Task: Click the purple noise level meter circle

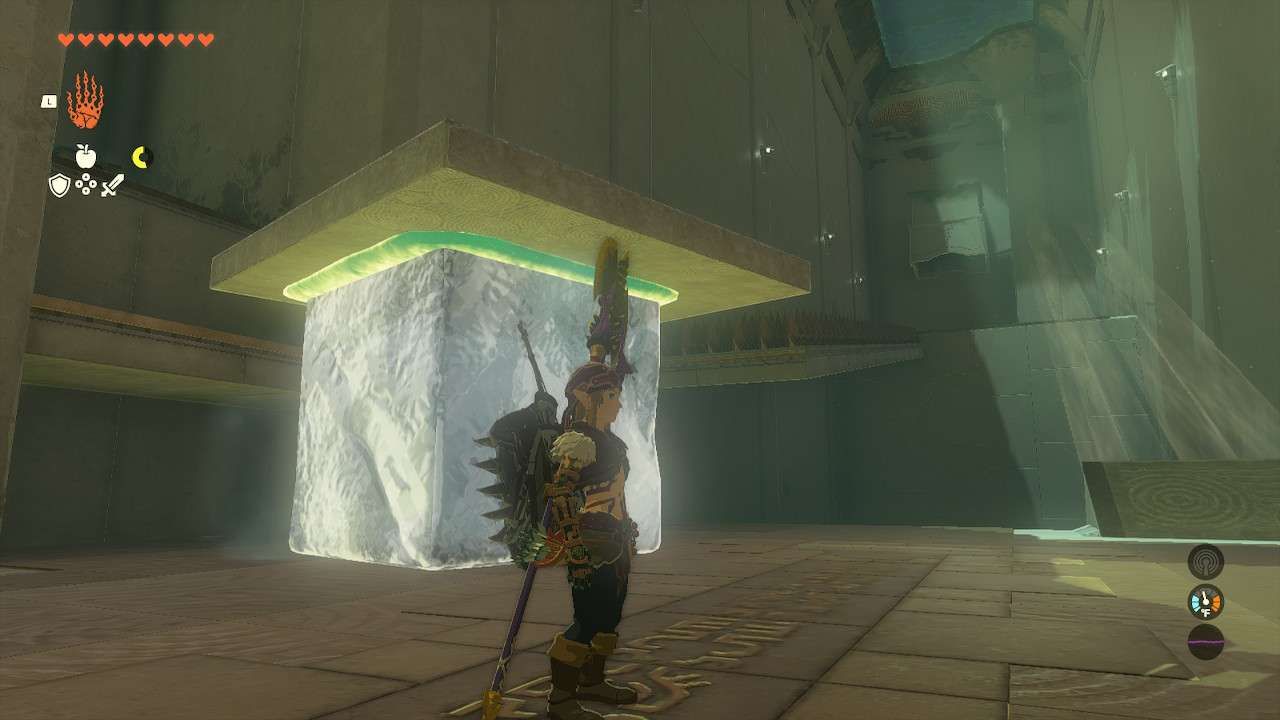Action: pyautogui.click(x=1205, y=642)
